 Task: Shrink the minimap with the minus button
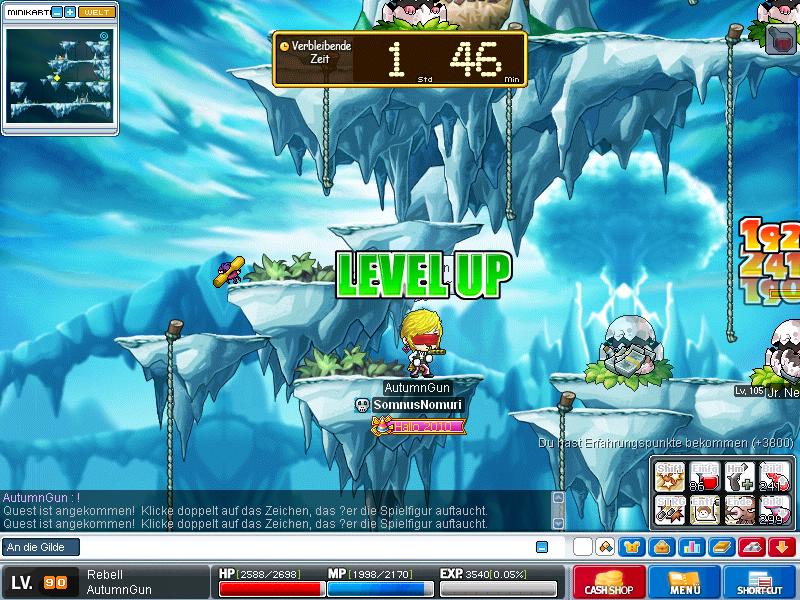coord(57,12)
